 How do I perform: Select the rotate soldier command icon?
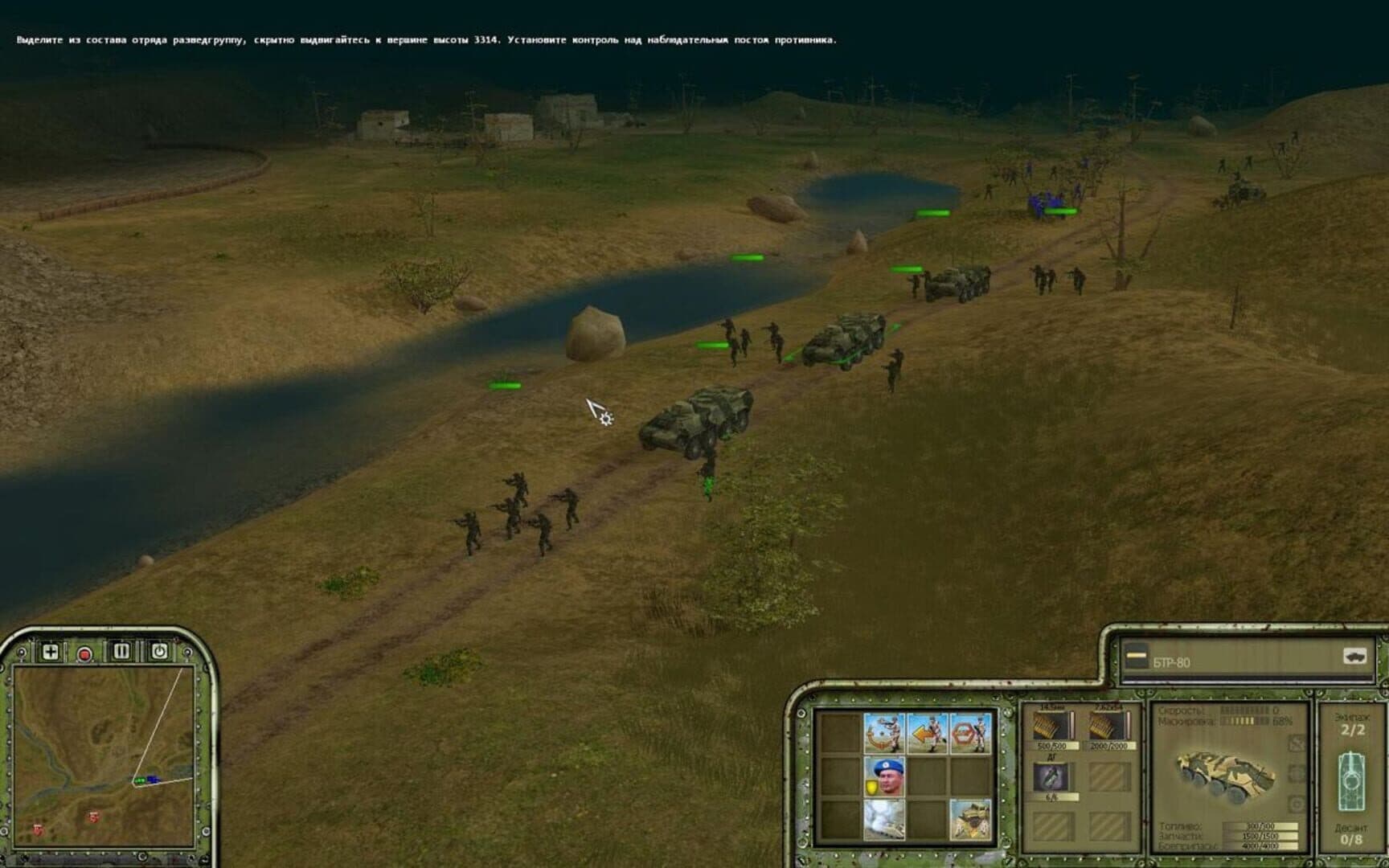point(884,733)
